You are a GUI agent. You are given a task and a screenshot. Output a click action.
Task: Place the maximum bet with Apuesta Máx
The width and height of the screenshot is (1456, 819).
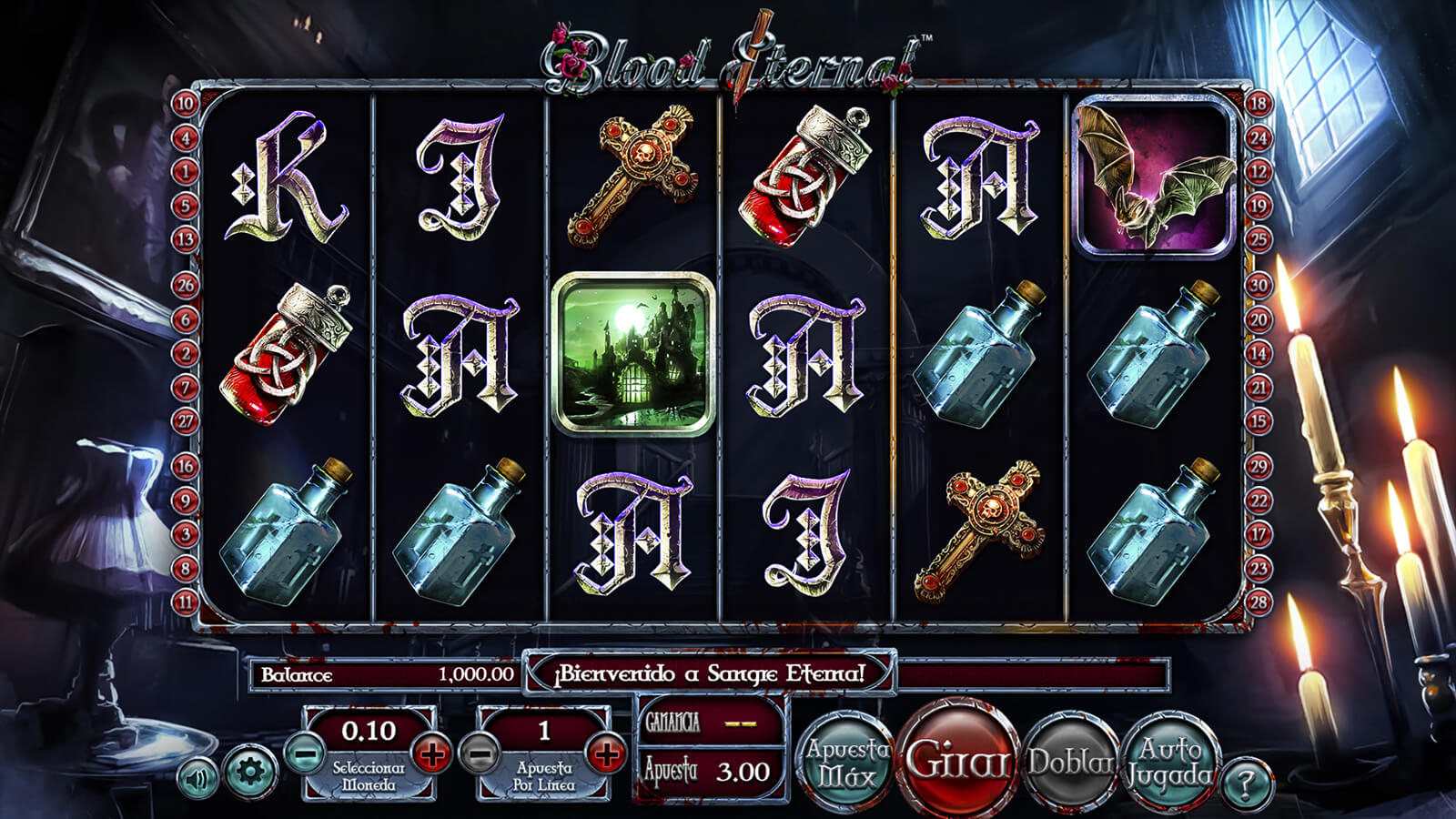coord(847,763)
